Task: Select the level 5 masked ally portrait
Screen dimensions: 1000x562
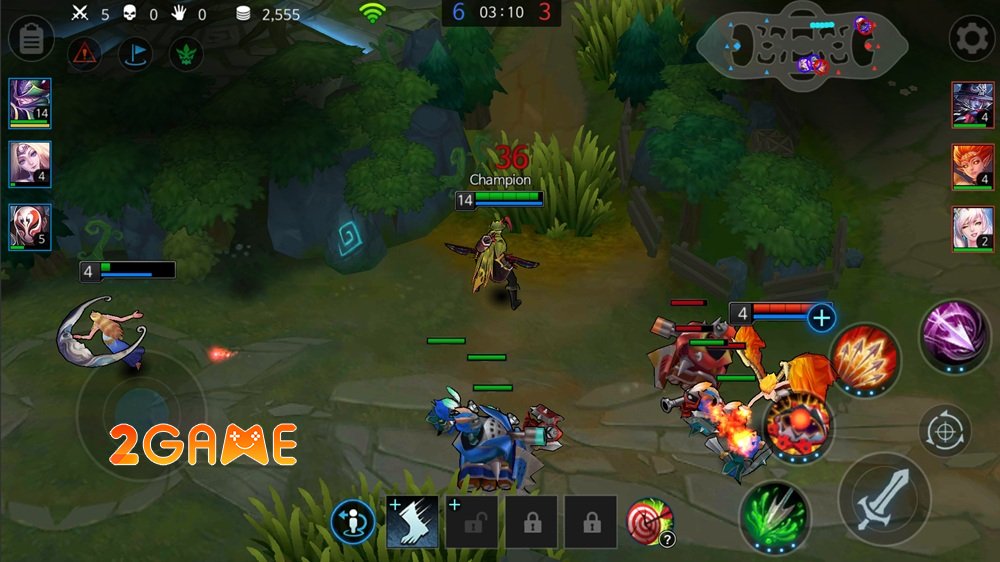Action: click(30, 227)
